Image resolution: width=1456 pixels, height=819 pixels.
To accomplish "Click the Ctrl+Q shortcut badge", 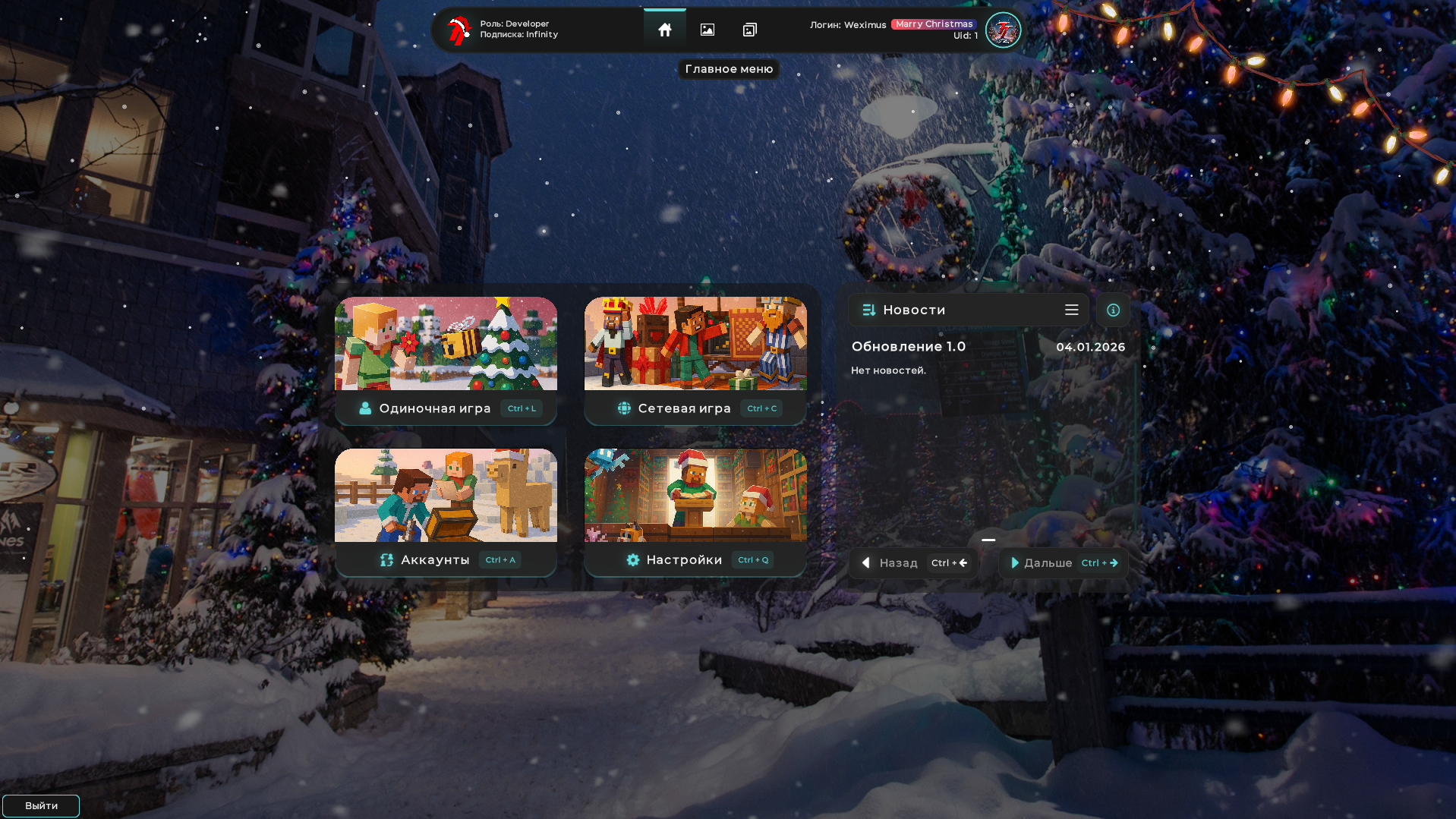I will tap(752, 559).
